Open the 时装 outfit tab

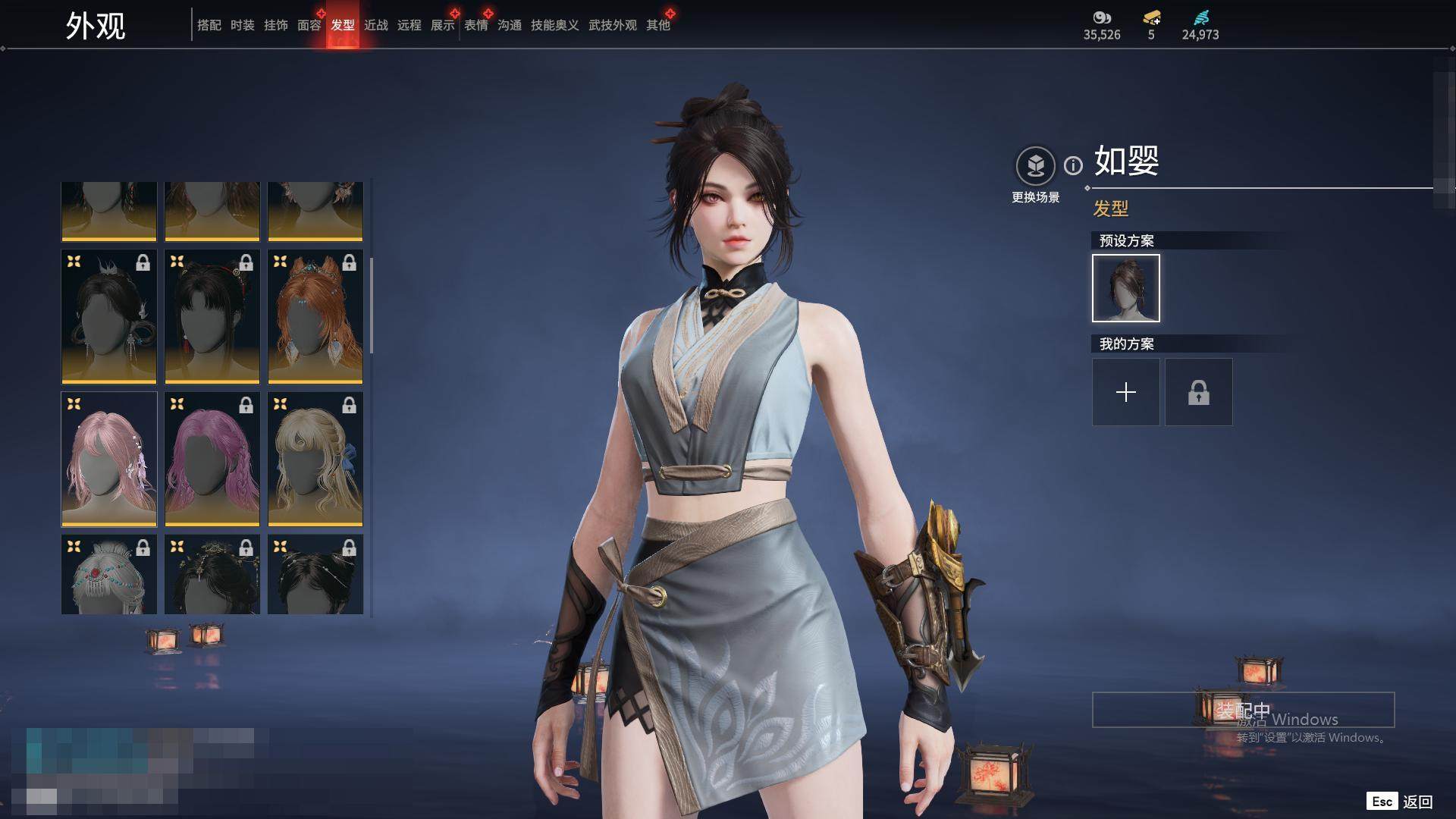tap(242, 25)
